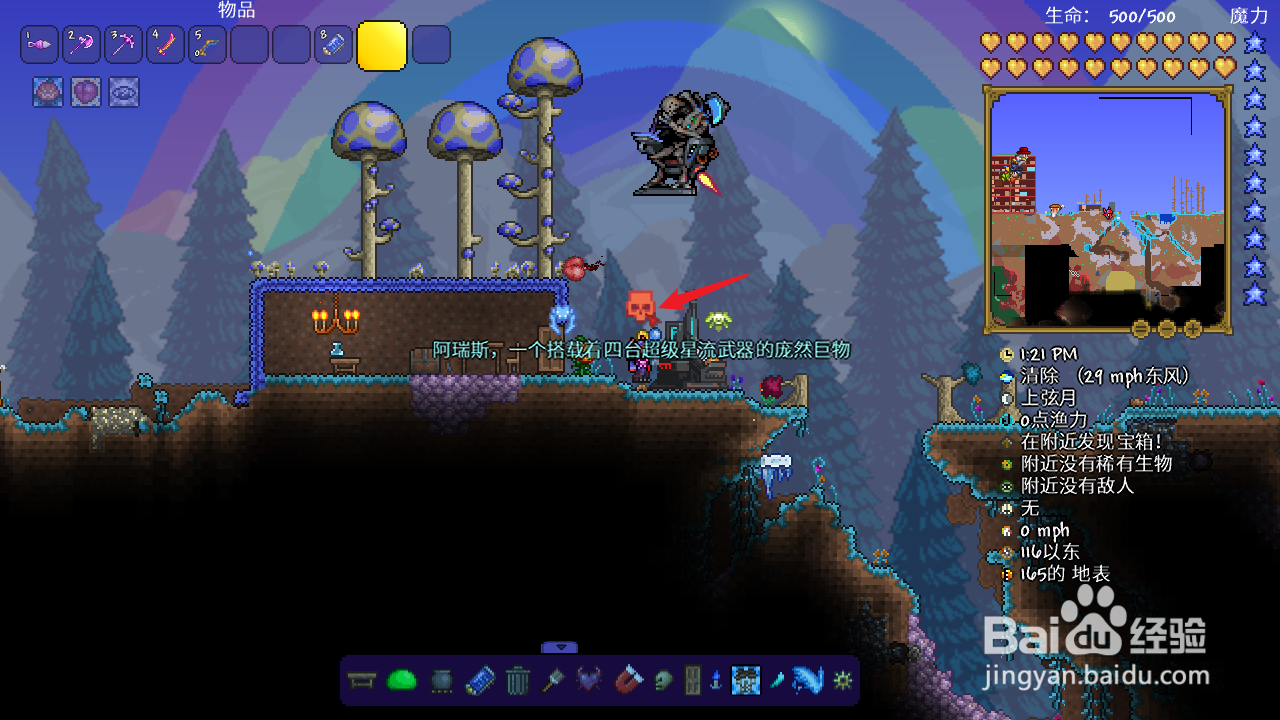Click the highlighted yellow hotbar slot
1280x720 pixels.
[x=381, y=46]
